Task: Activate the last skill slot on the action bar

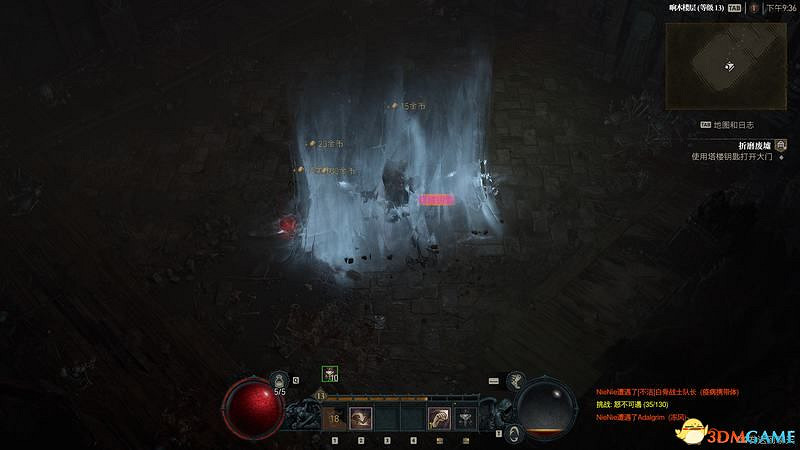Action: 464,417
